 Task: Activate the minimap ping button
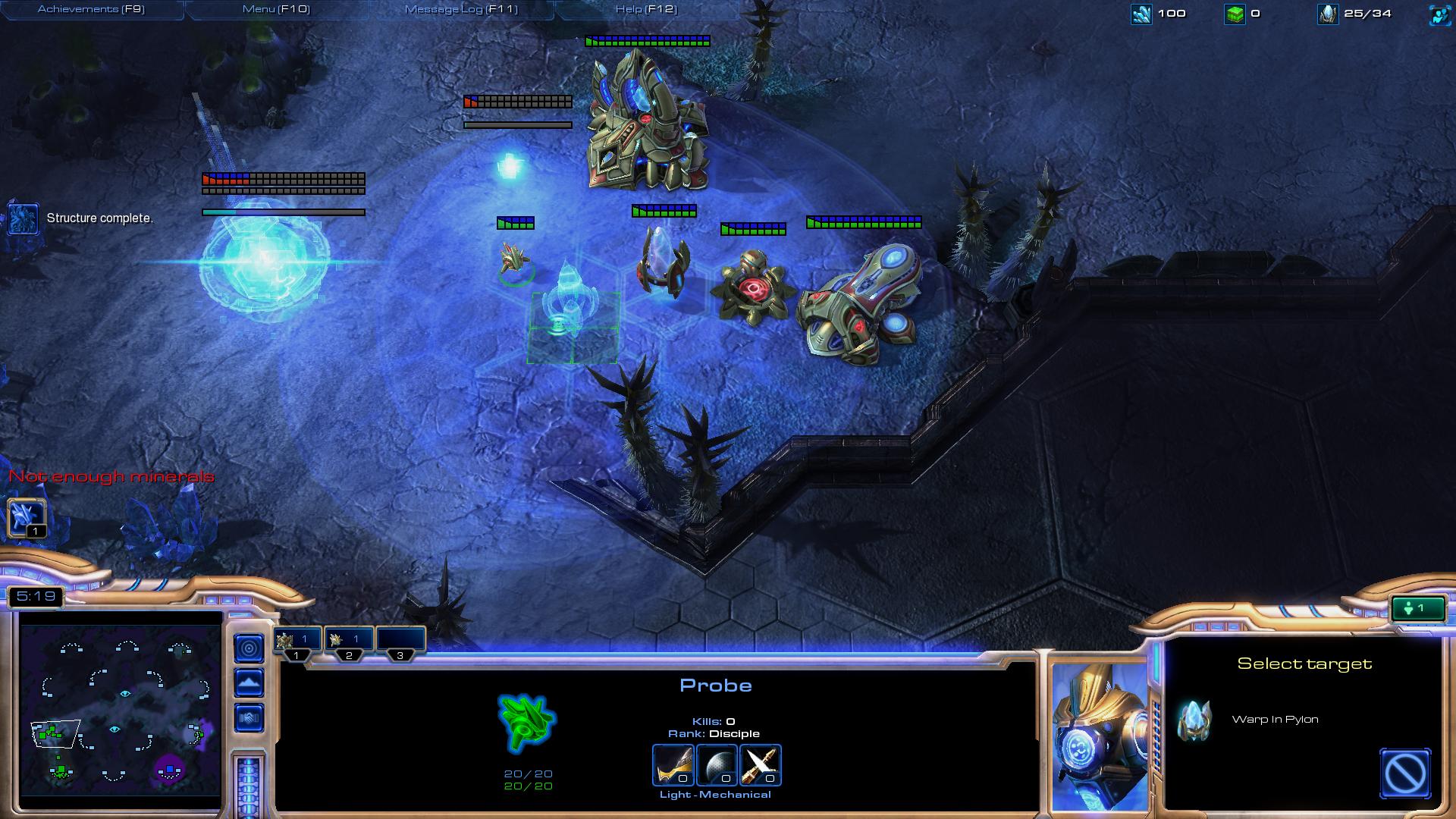(249, 648)
